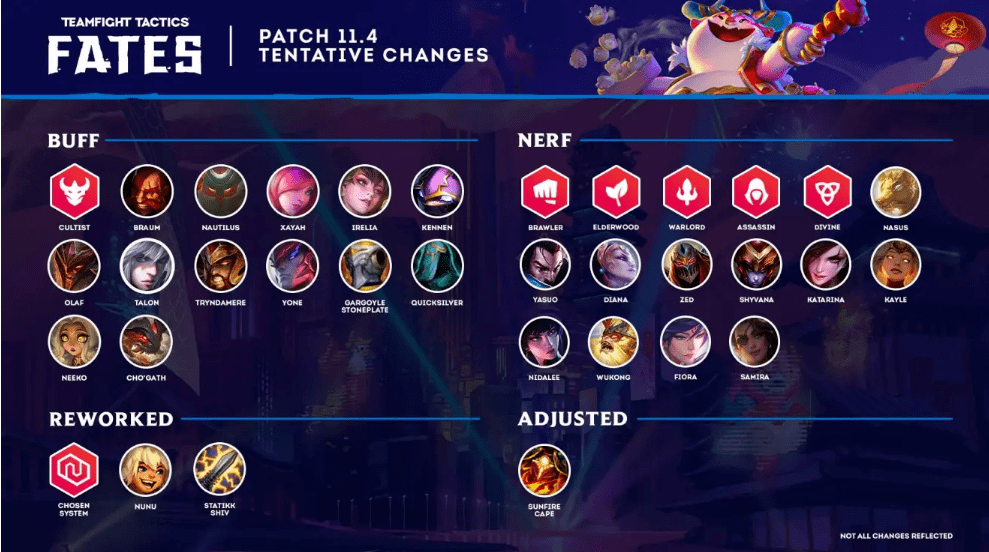Click Braum's champion portrait
Image resolution: width=989 pixels, height=552 pixels.
coord(147,192)
